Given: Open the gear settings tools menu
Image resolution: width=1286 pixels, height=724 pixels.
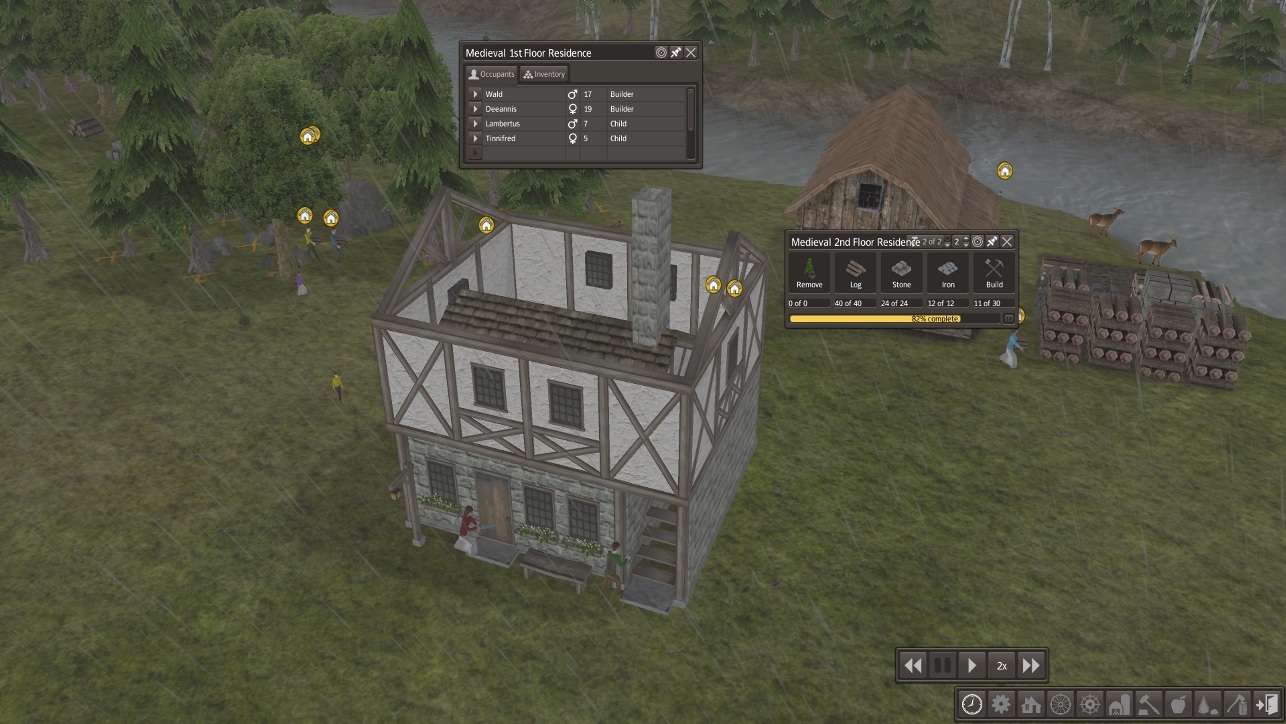Looking at the screenshot, I should coord(1001,704).
